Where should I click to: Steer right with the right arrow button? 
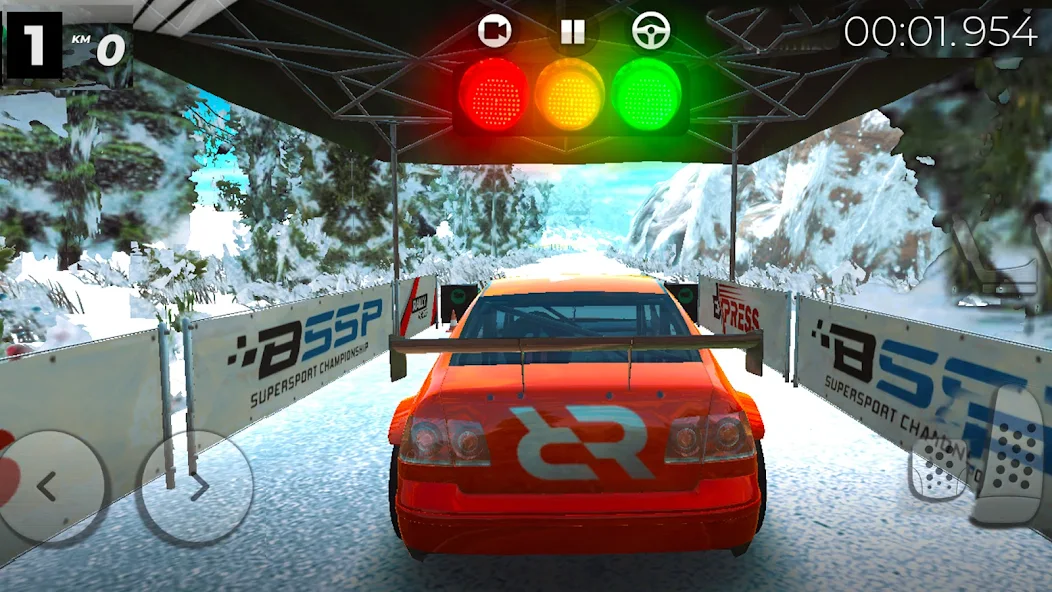coord(194,487)
